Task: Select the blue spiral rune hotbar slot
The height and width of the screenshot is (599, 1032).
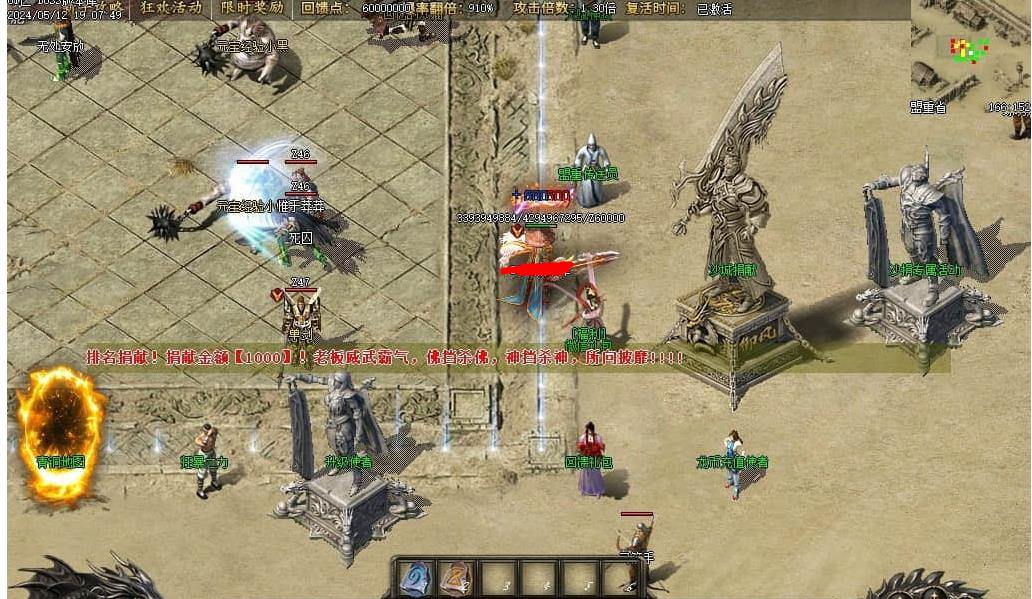Action: tap(415, 578)
